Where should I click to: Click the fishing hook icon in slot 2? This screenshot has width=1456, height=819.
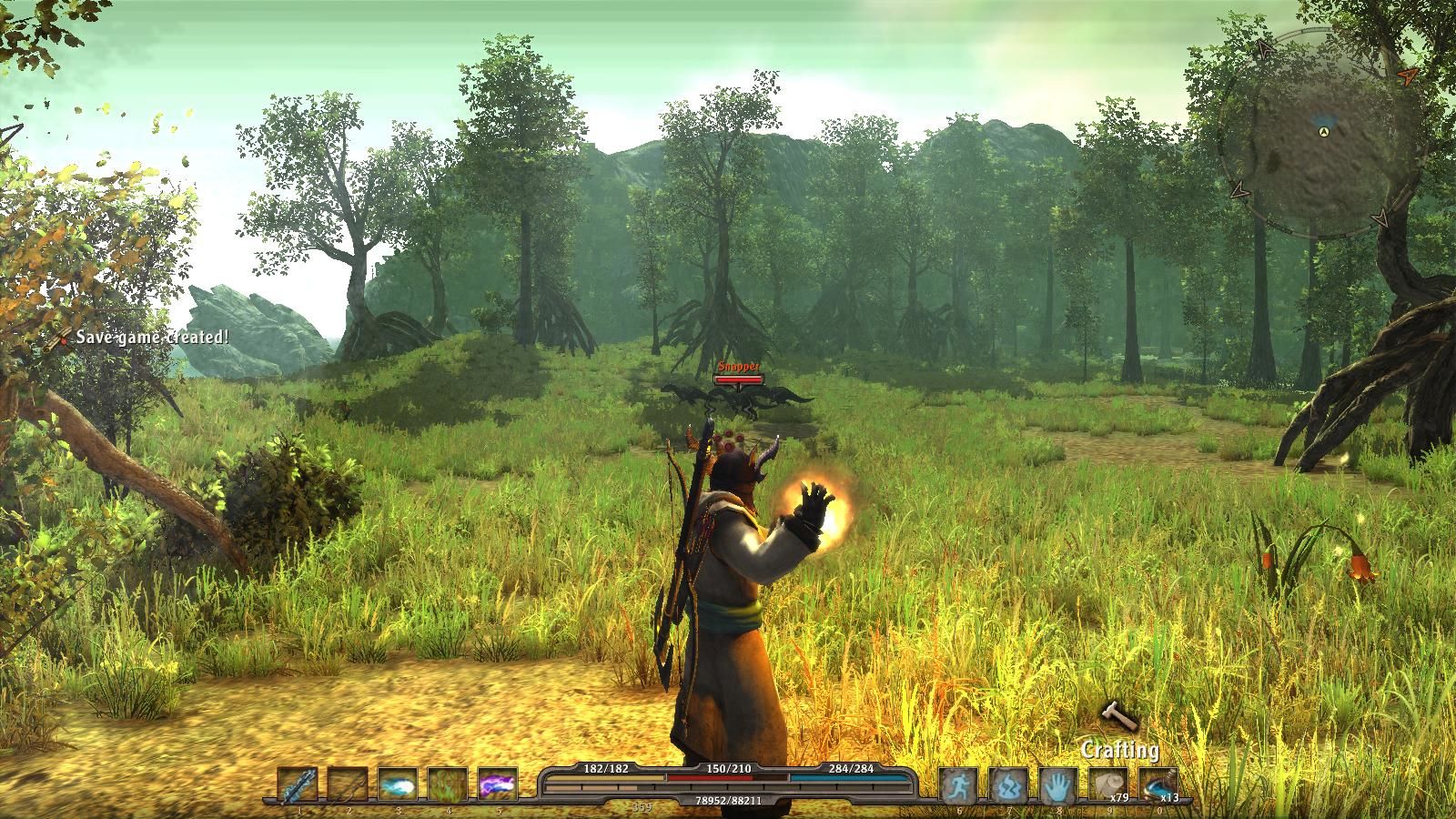coord(348,784)
